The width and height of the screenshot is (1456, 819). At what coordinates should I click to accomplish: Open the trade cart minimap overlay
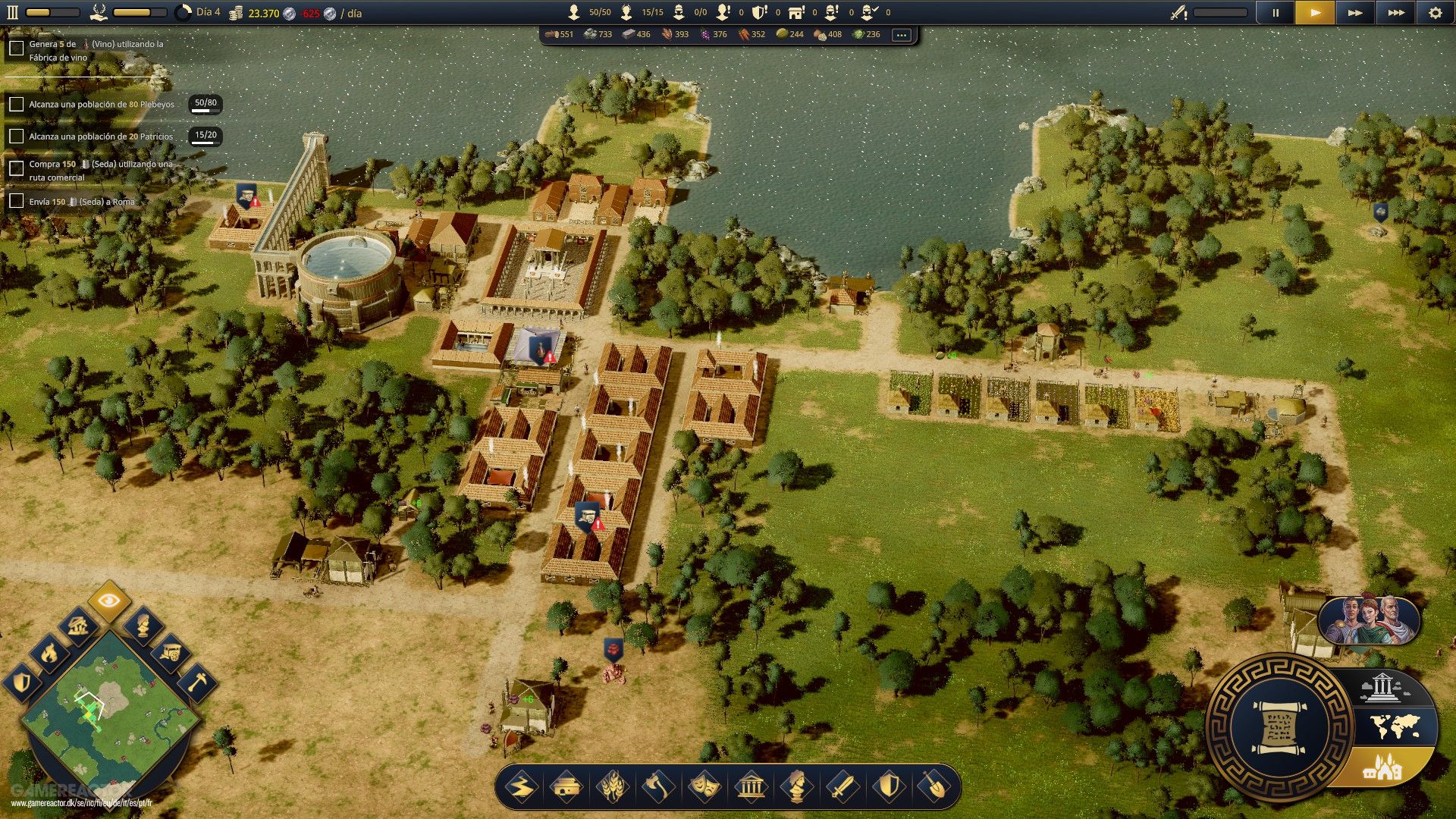pyautogui.click(x=171, y=653)
